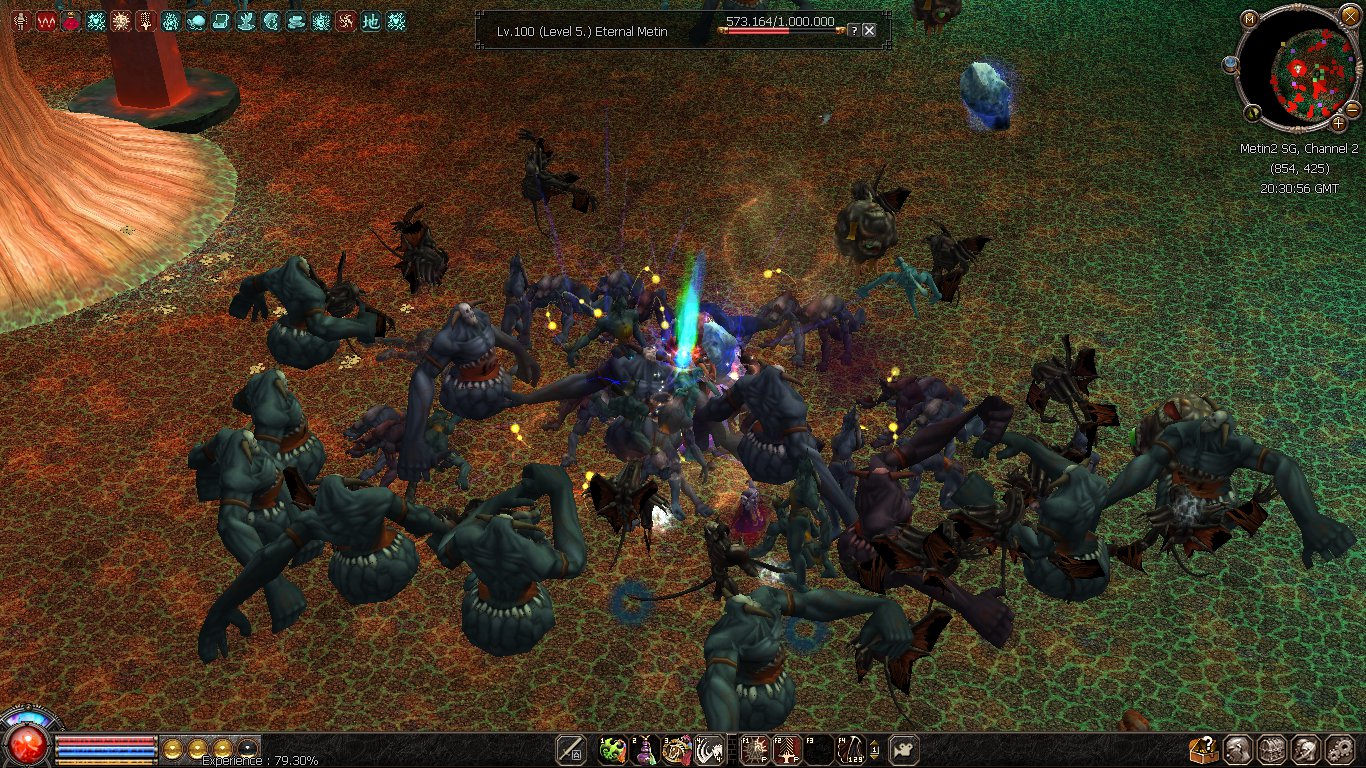Image resolution: width=1366 pixels, height=768 pixels.
Task: Click the sword attack button on taskbar
Action: pyautogui.click(x=572, y=750)
